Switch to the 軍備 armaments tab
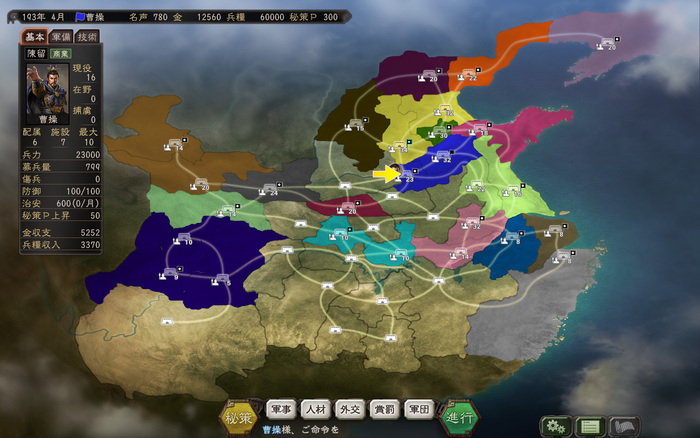Screen dimensions: 700x438 click(60, 36)
